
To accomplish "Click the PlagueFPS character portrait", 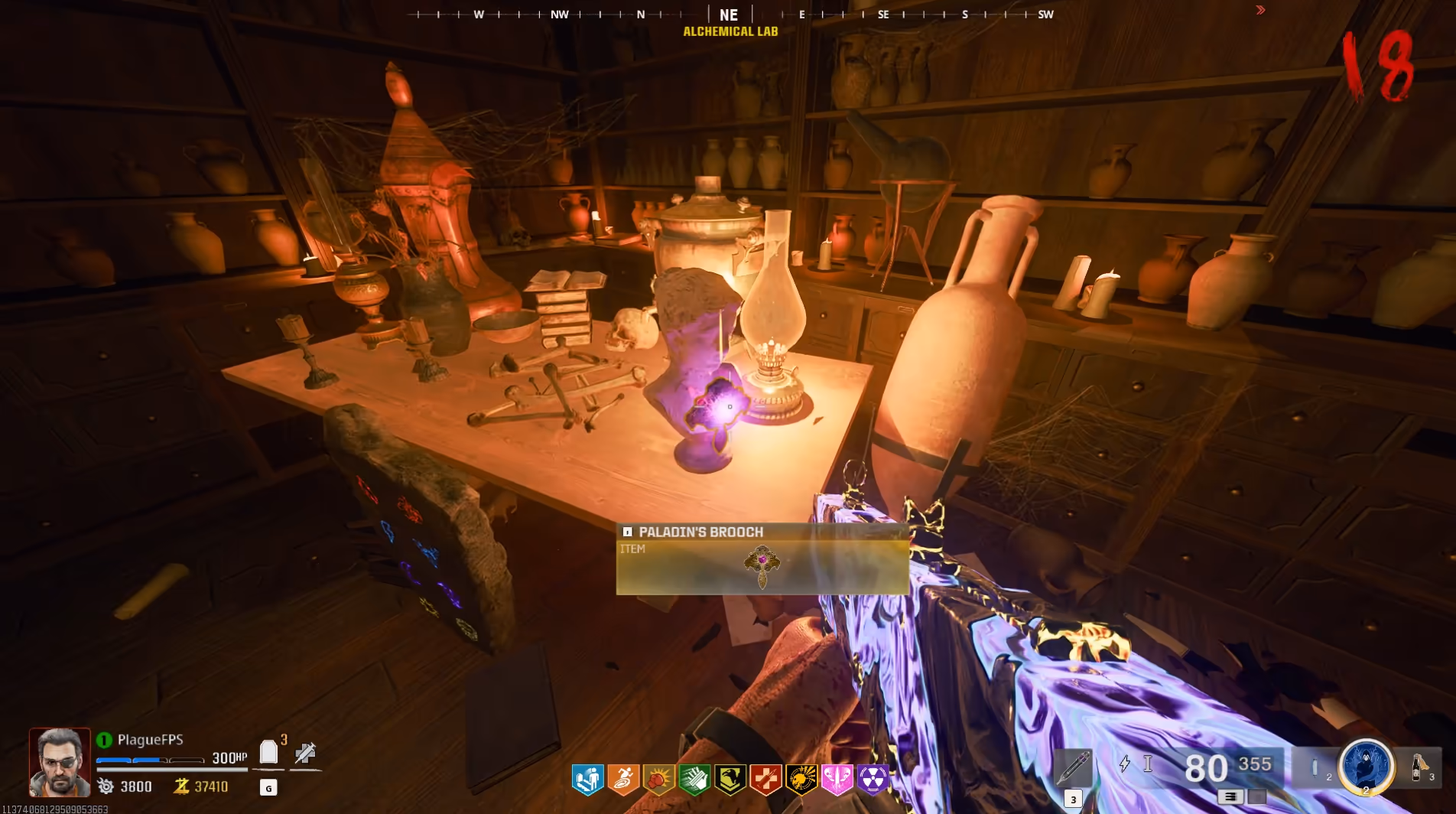I will pyautogui.click(x=60, y=762).
